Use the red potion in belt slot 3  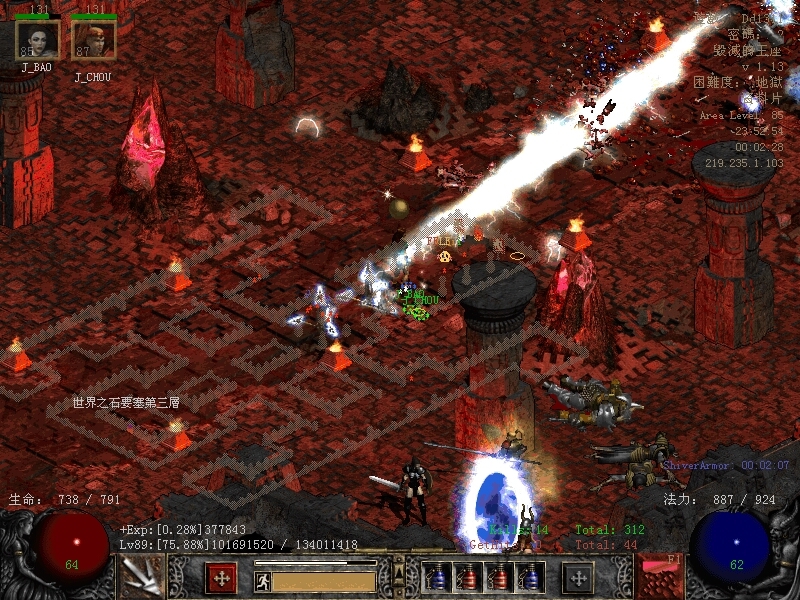tap(499, 578)
